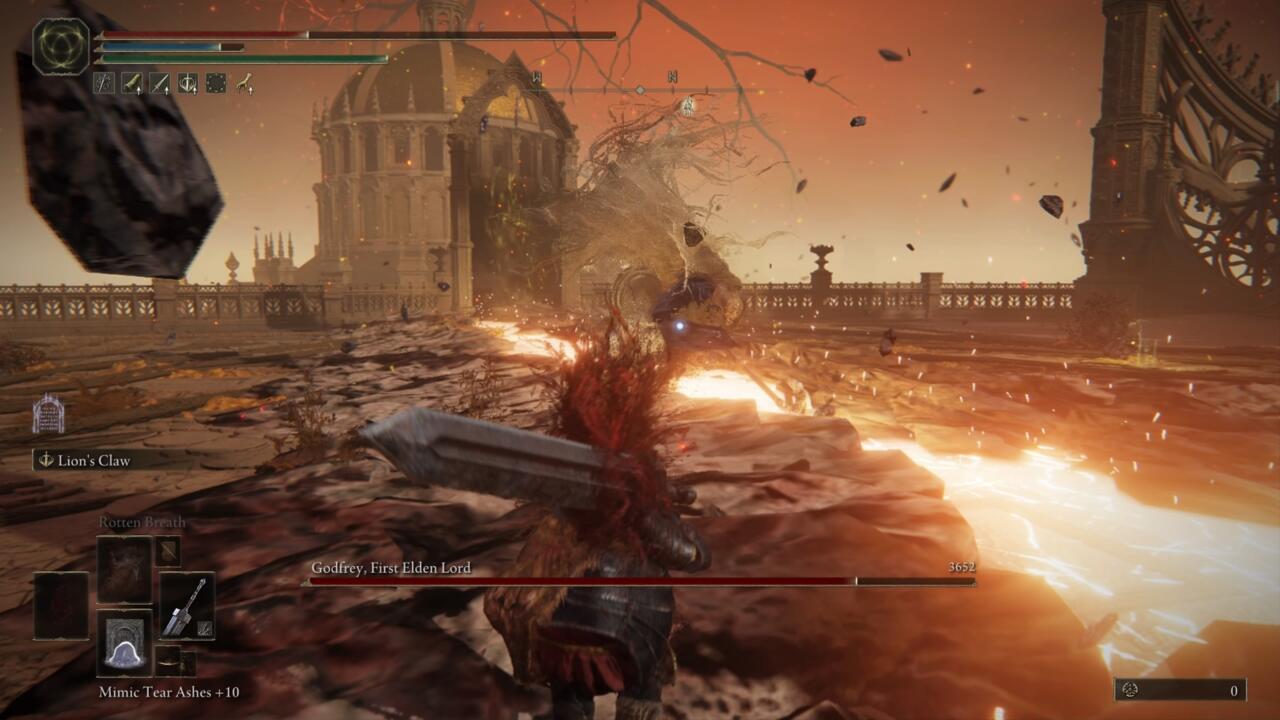The image size is (1280, 720).
Task: Select the Mimic Tear Ashes item slot
Action: (x=125, y=642)
